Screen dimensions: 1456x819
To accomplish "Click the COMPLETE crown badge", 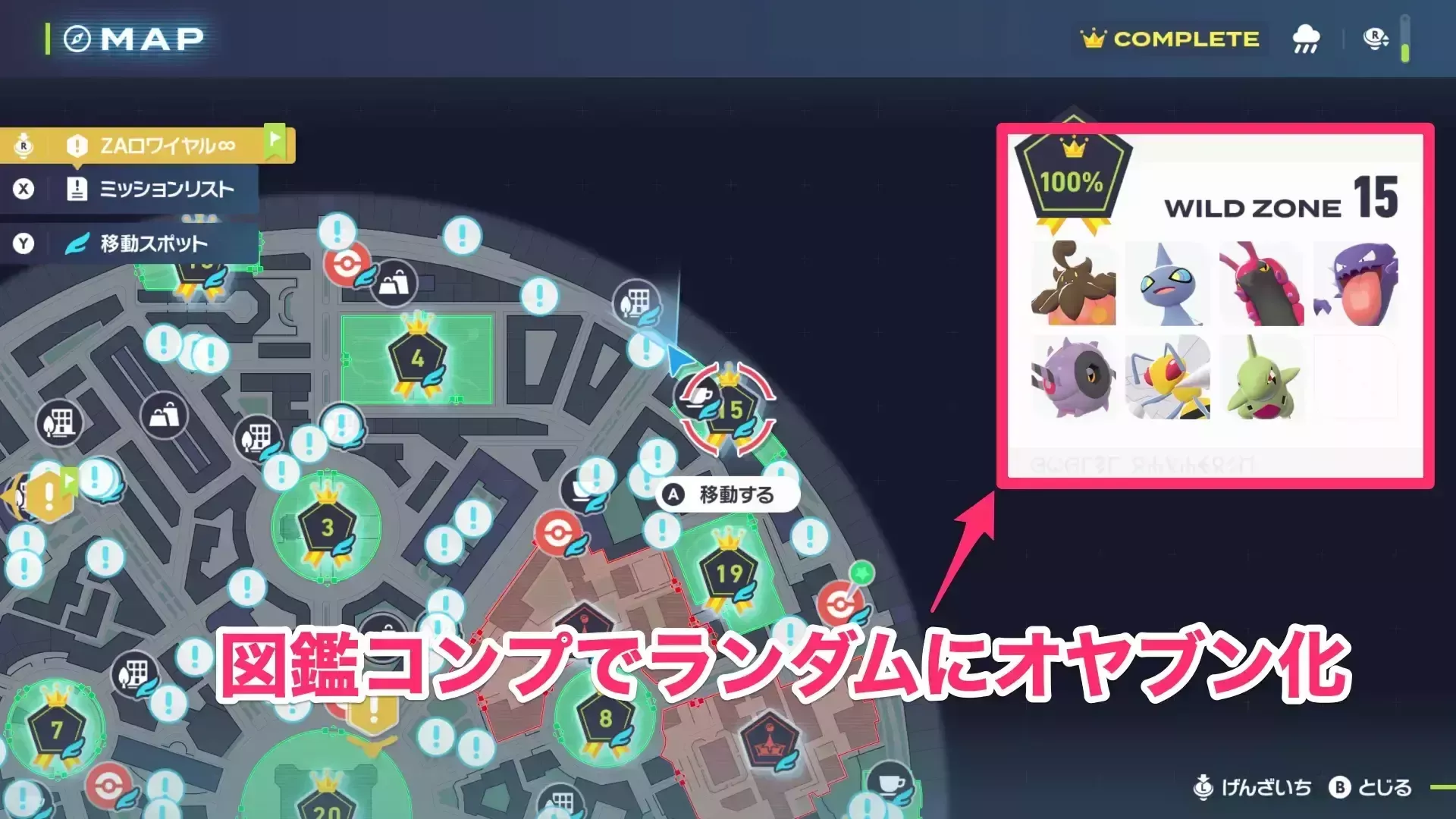I will coord(1168,38).
